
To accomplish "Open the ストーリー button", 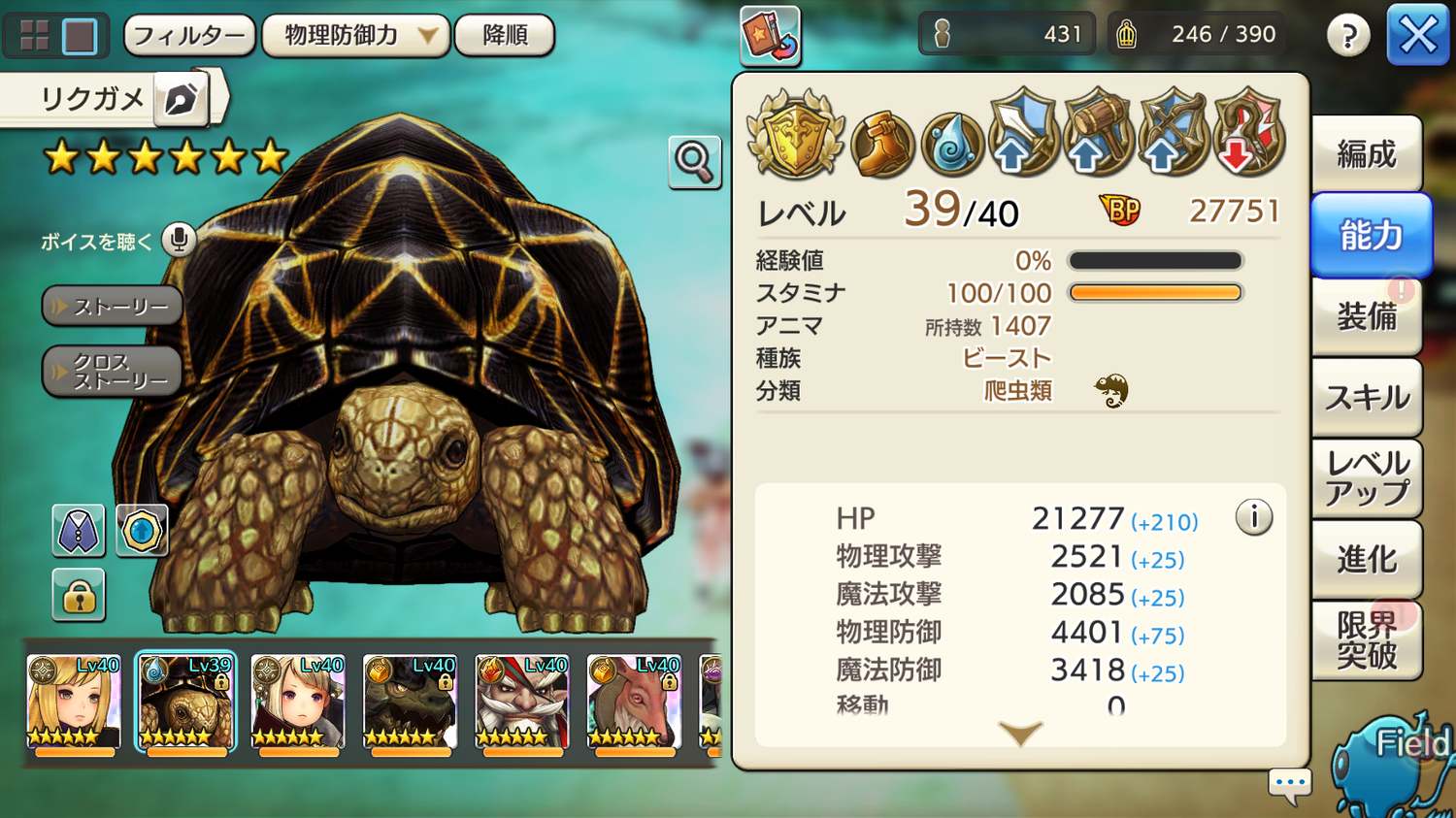I will tap(113, 307).
